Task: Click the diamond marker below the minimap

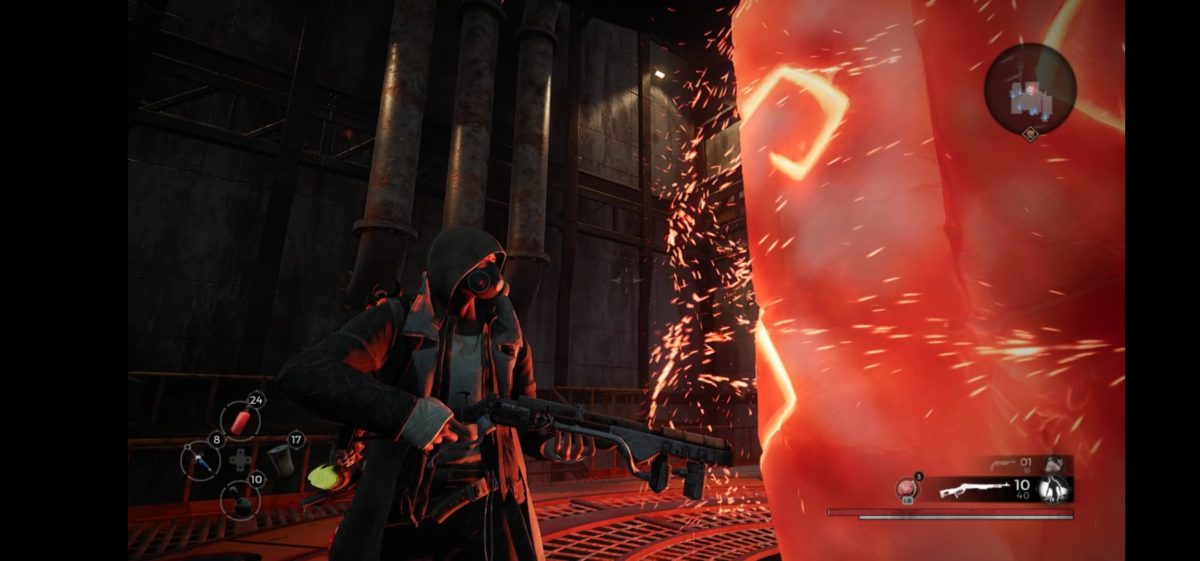Action: point(1030,132)
